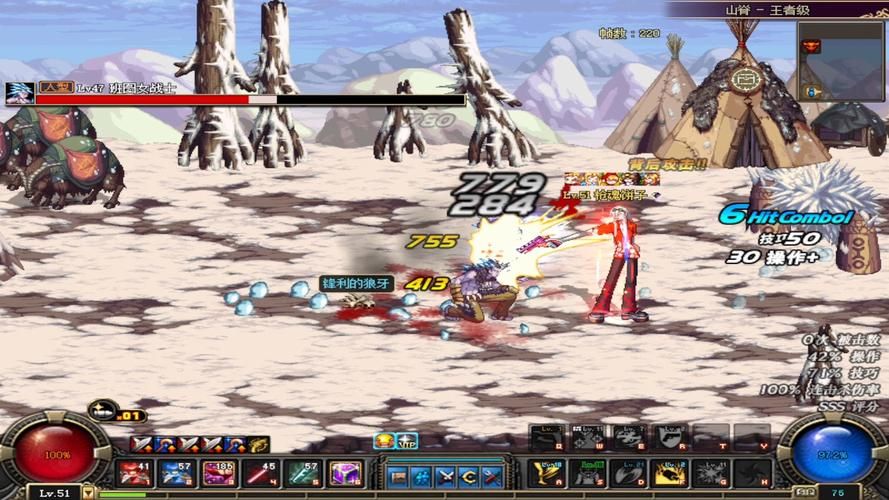This screenshot has height=500, width=889.
Task: Select the pink item with count 185
Action: click(x=218, y=472)
